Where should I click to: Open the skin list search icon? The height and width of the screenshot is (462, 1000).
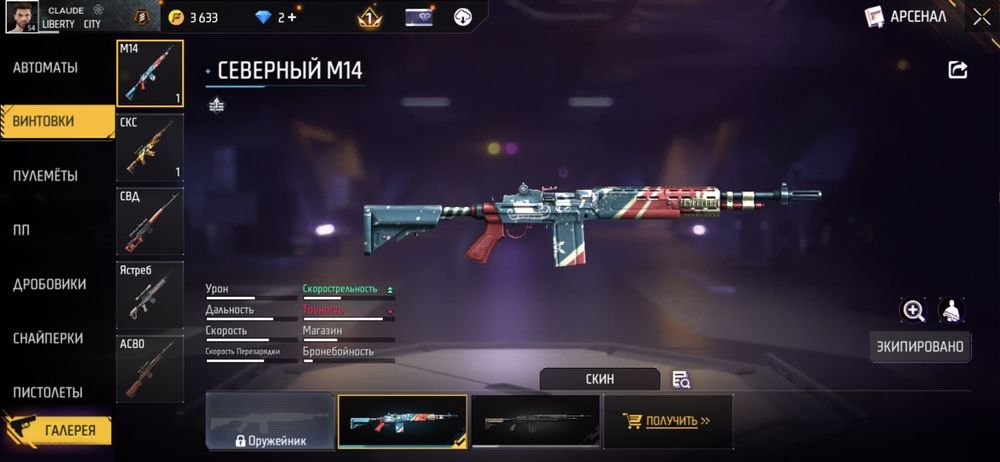pyautogui.click(x=681, y=379)
